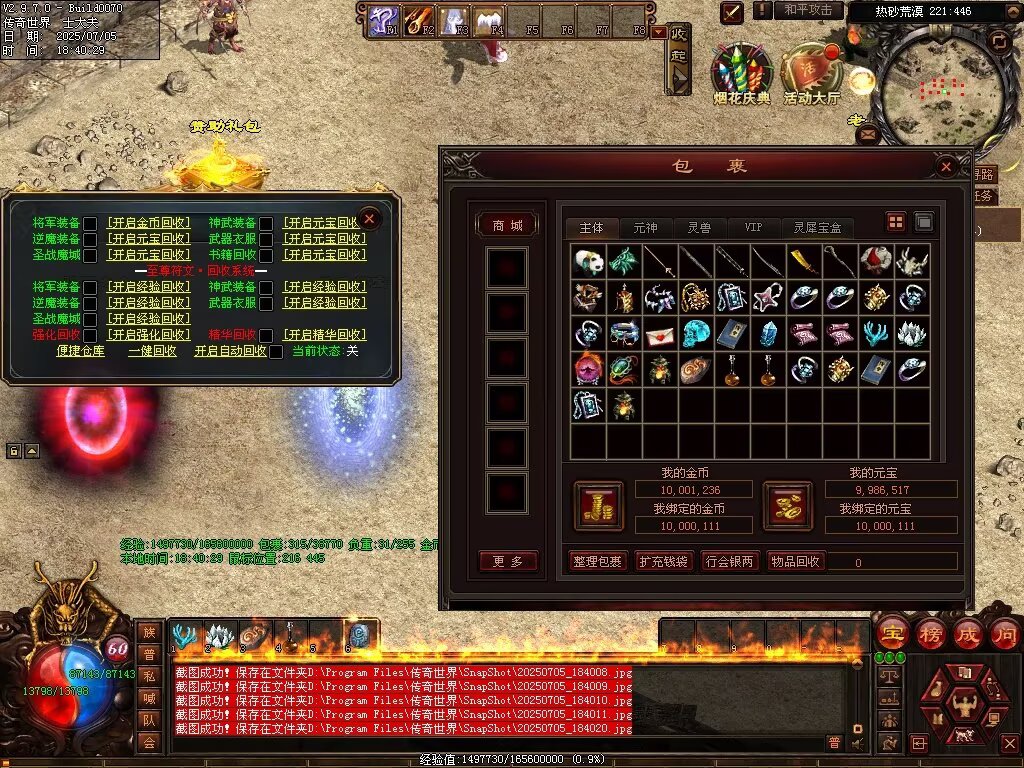The height and width of the screenshot is (768, 1024).
Task: Click the 更多 button in the bag
Action: click(507, 562)
